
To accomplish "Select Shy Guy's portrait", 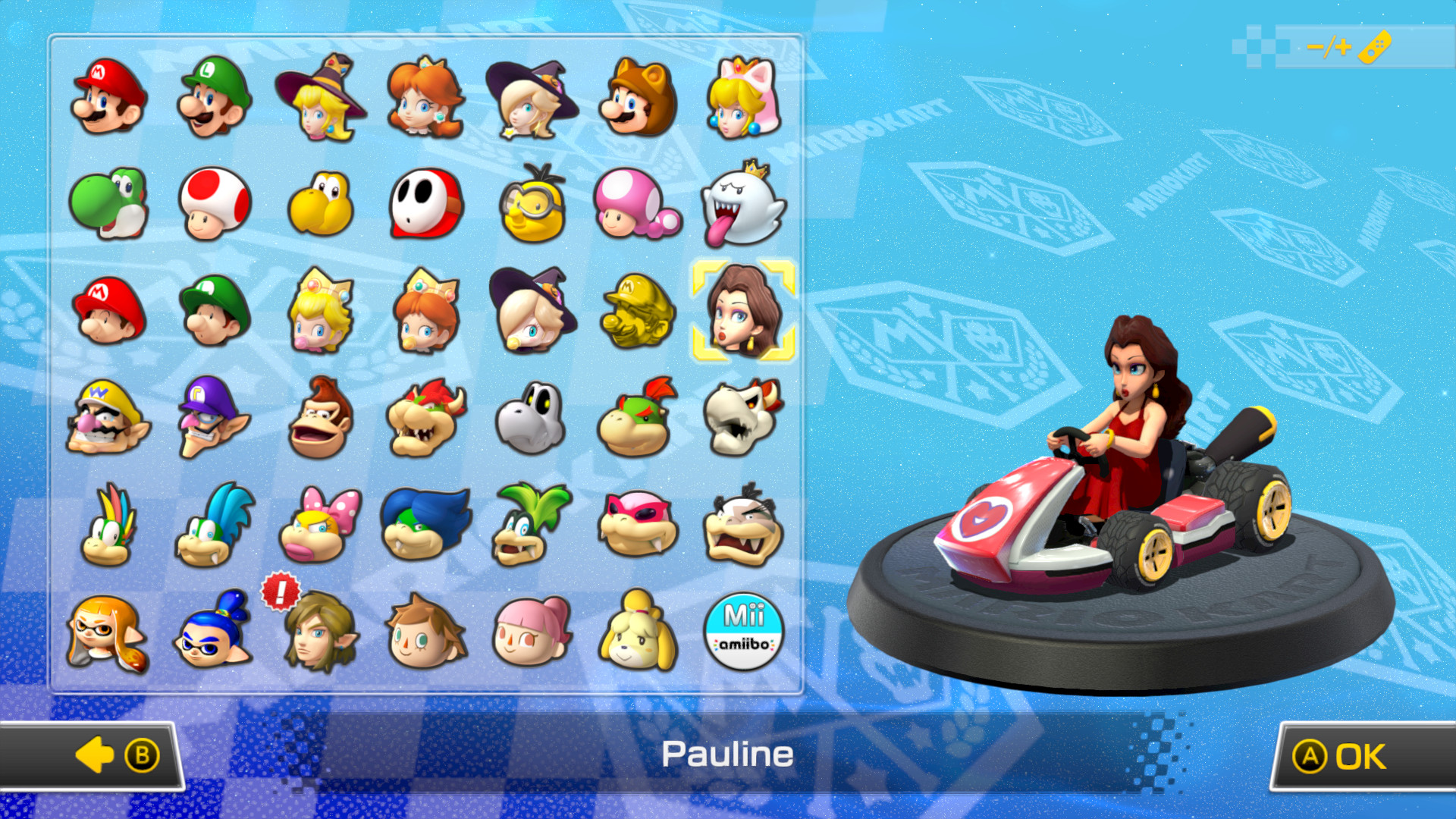I will click(x=425, y=203).
